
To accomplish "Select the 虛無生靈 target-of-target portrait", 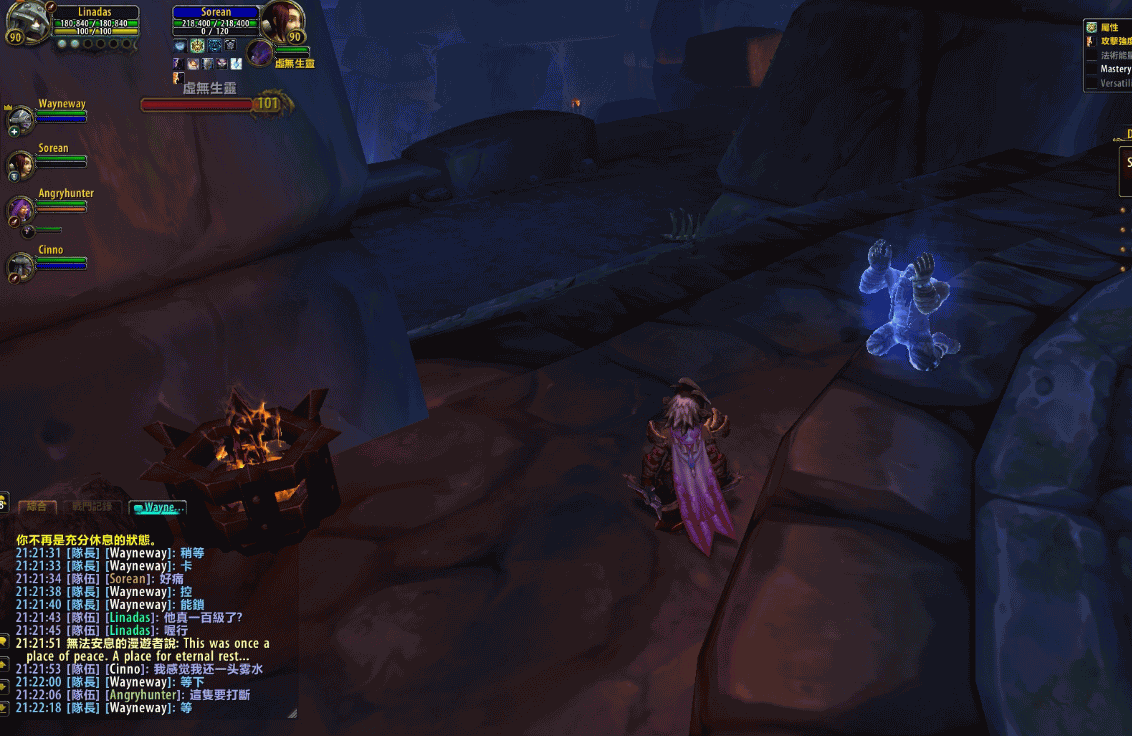I will pos(260,53).
